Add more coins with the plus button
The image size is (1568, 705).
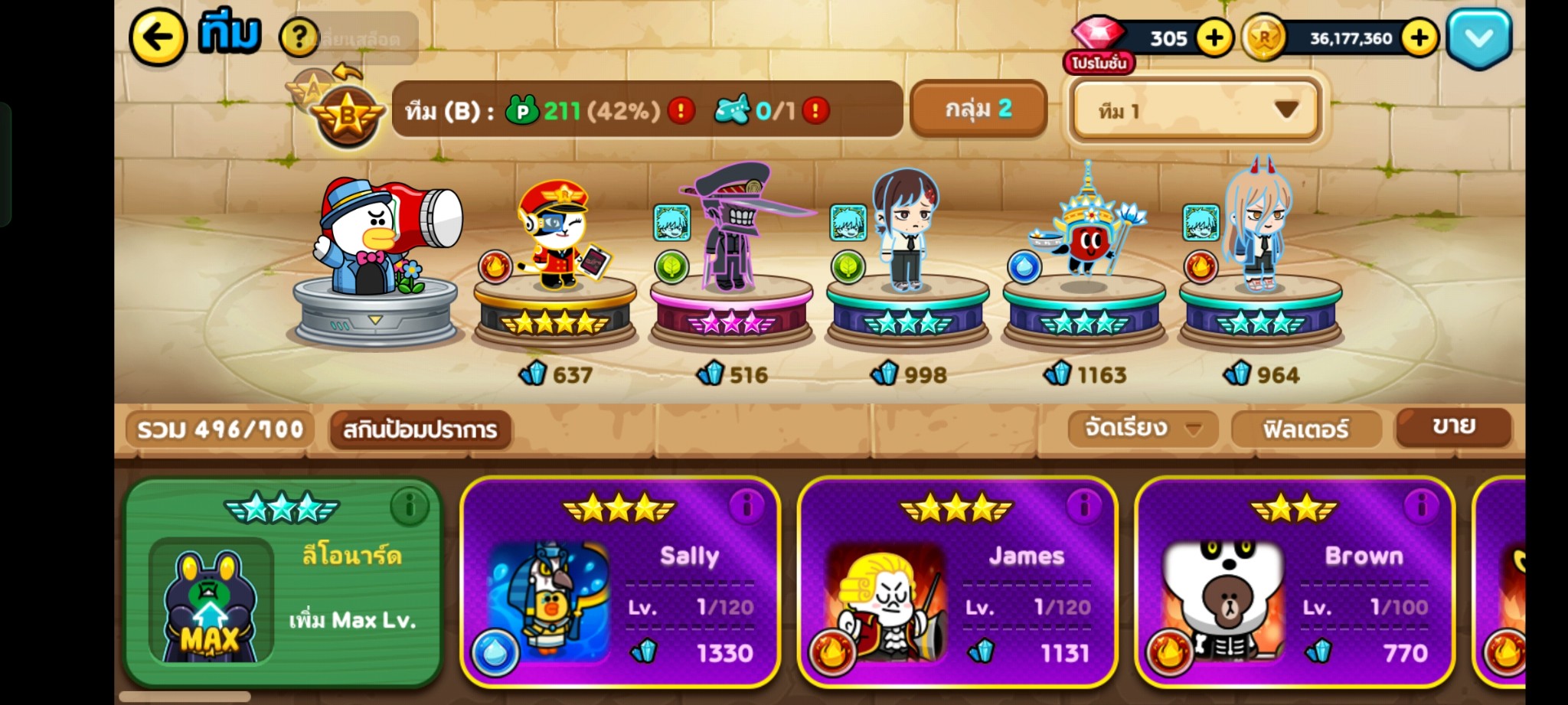point(1419,38)
